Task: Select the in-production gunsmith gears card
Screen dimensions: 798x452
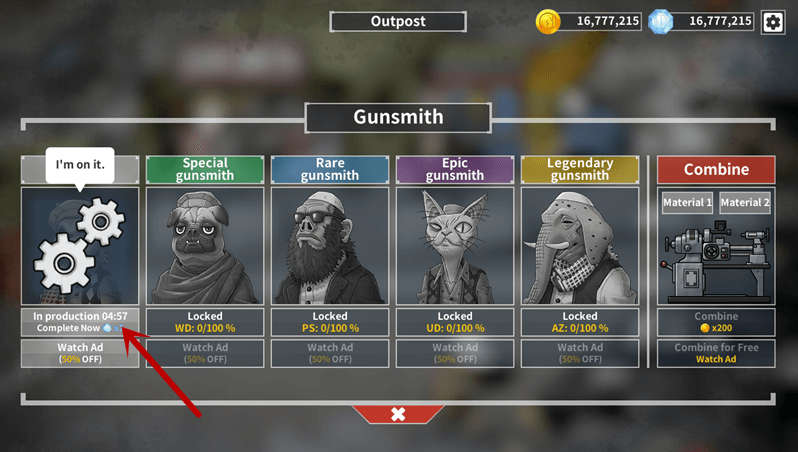Action: coord(80,246)
